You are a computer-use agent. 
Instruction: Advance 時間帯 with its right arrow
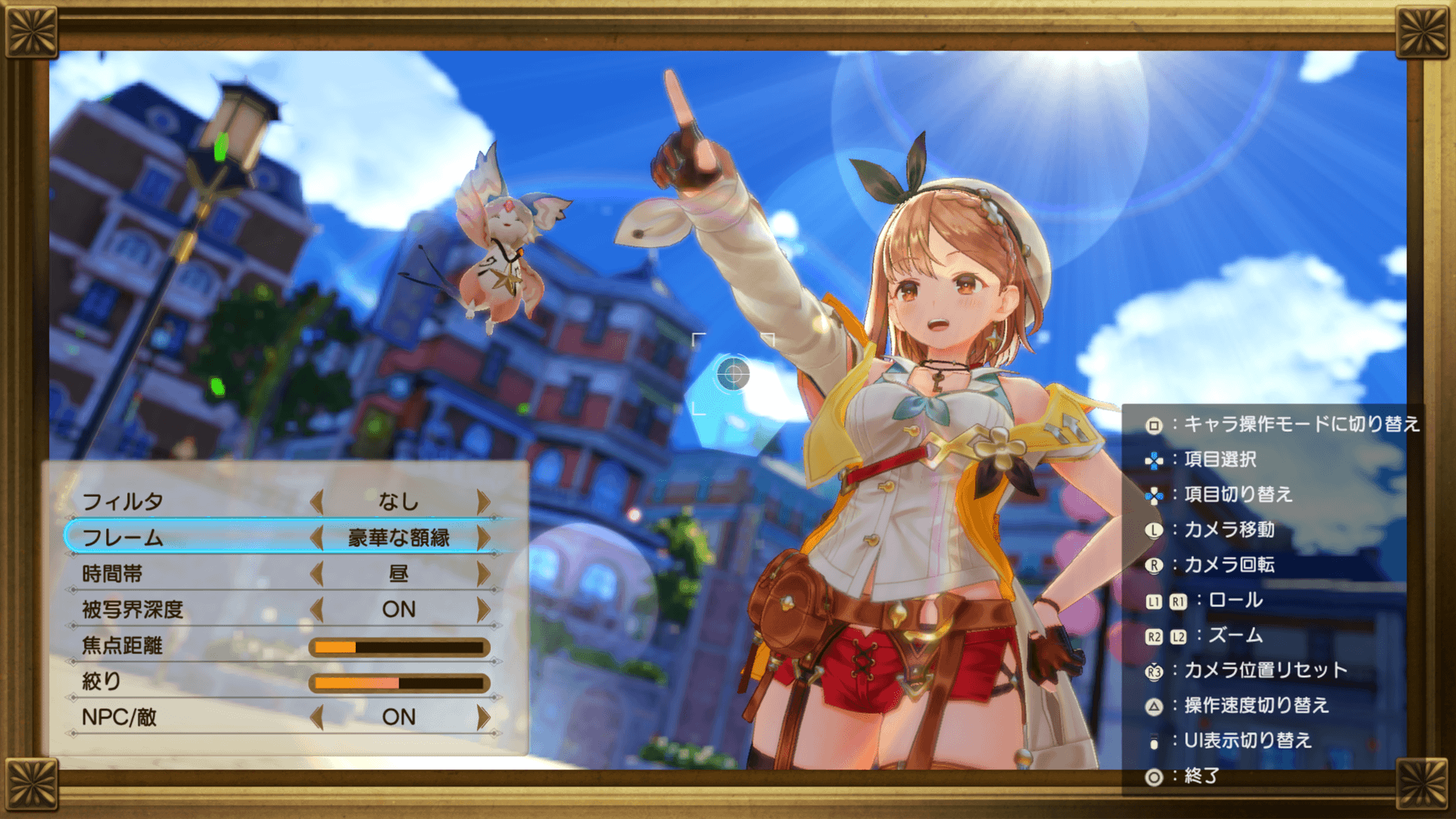(483, 573)
